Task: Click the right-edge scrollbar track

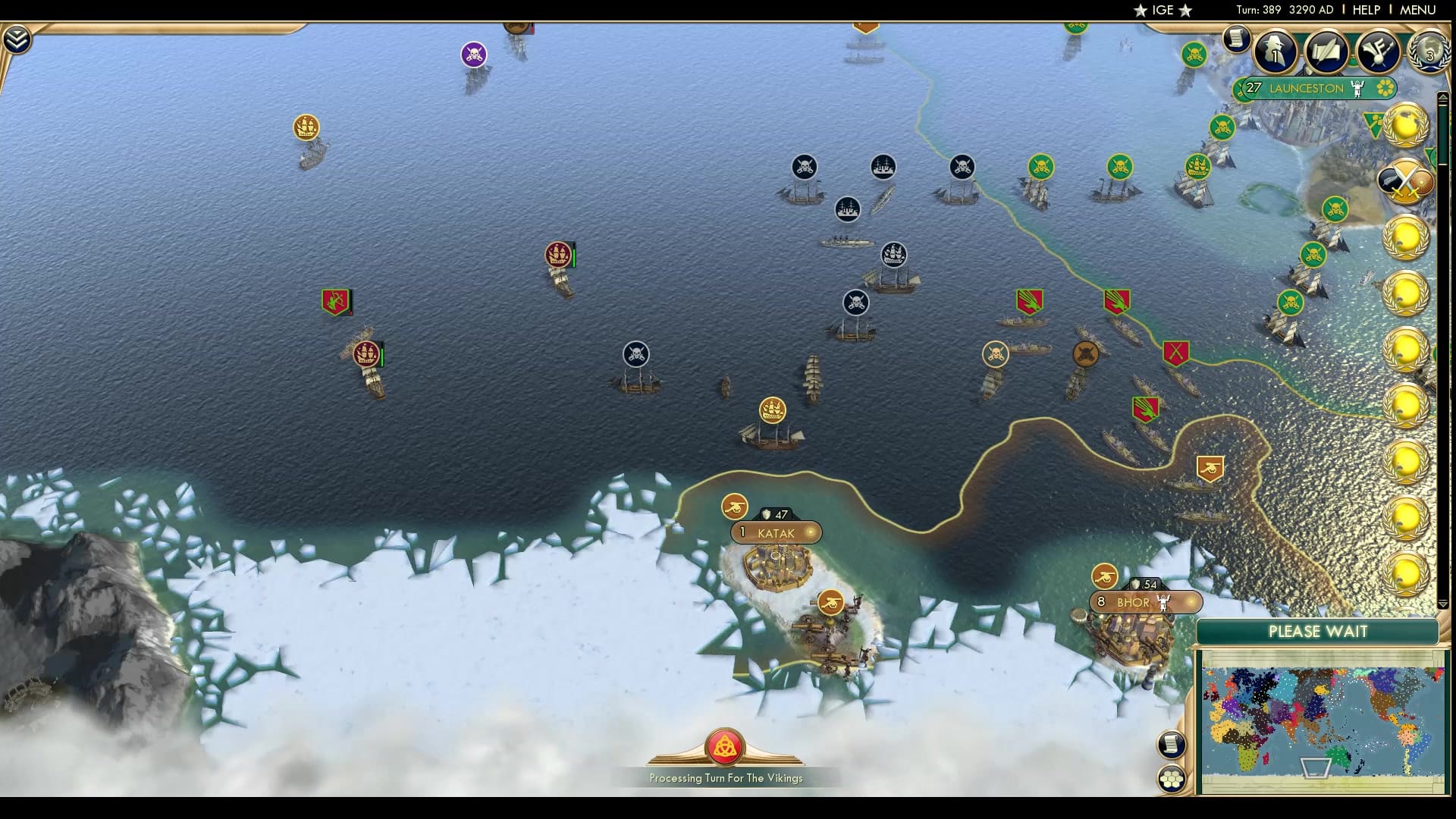Action: [x=1444, y=341]
